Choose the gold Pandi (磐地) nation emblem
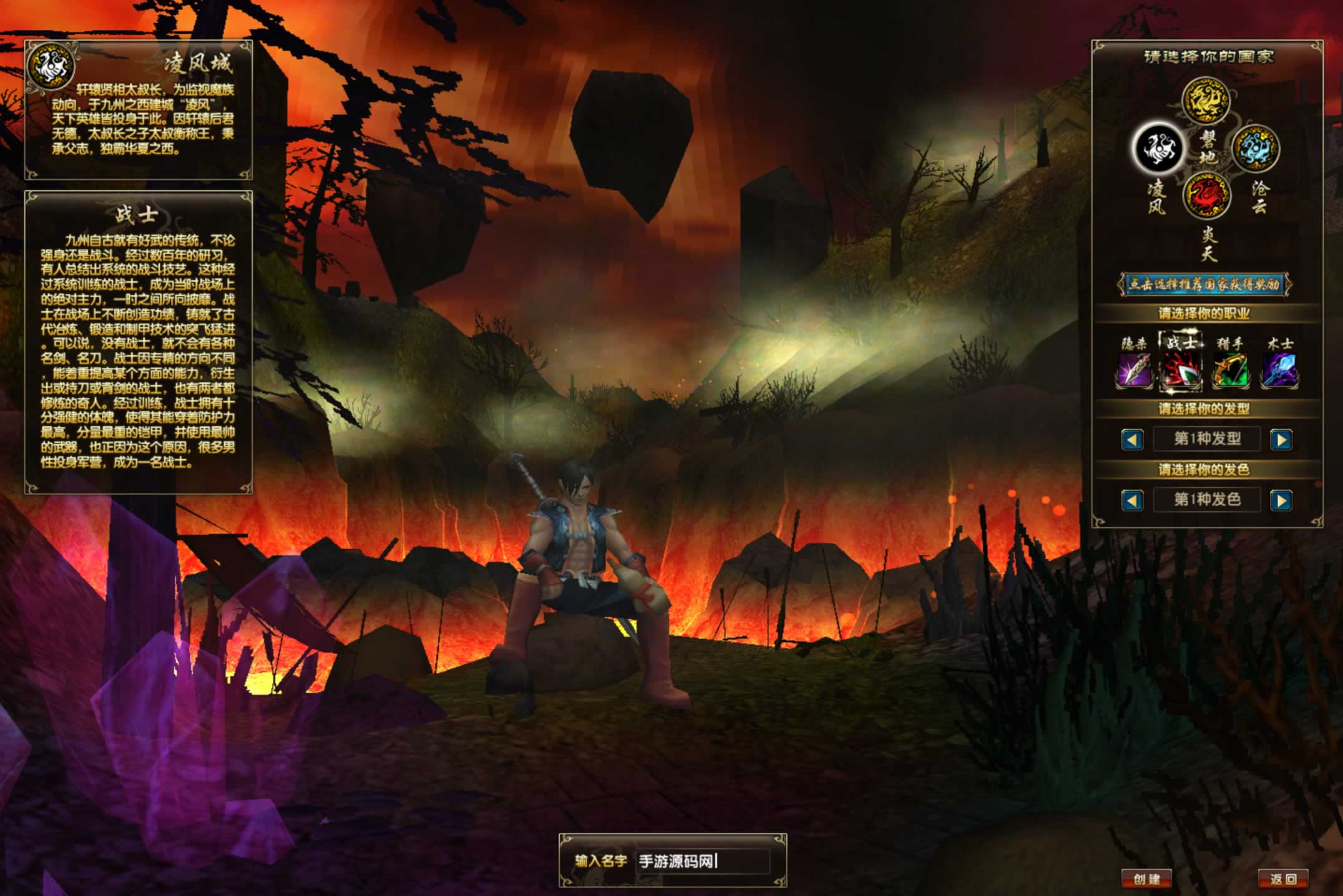The width and height of the screenshot is (1343, 896). point(1206,101)
